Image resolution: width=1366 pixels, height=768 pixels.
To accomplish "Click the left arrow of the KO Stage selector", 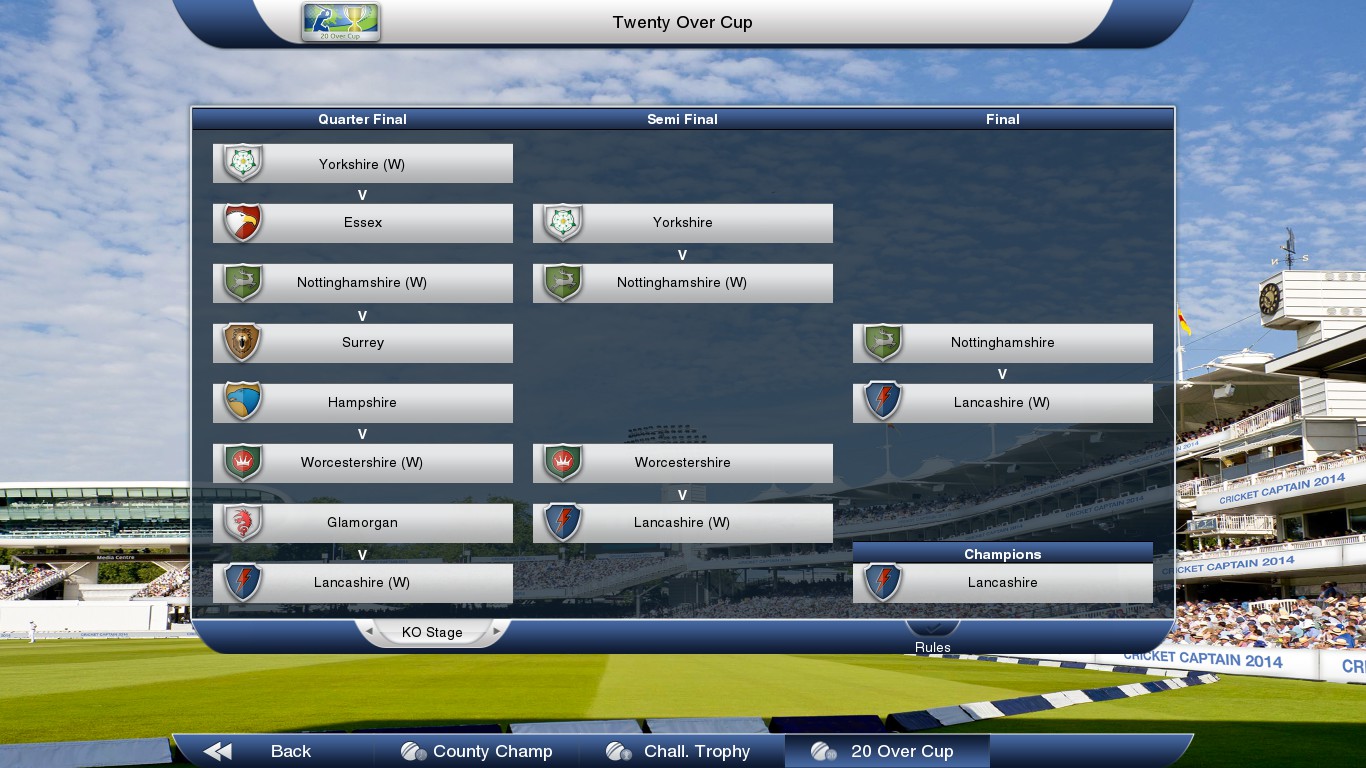I will click(369, 632).
